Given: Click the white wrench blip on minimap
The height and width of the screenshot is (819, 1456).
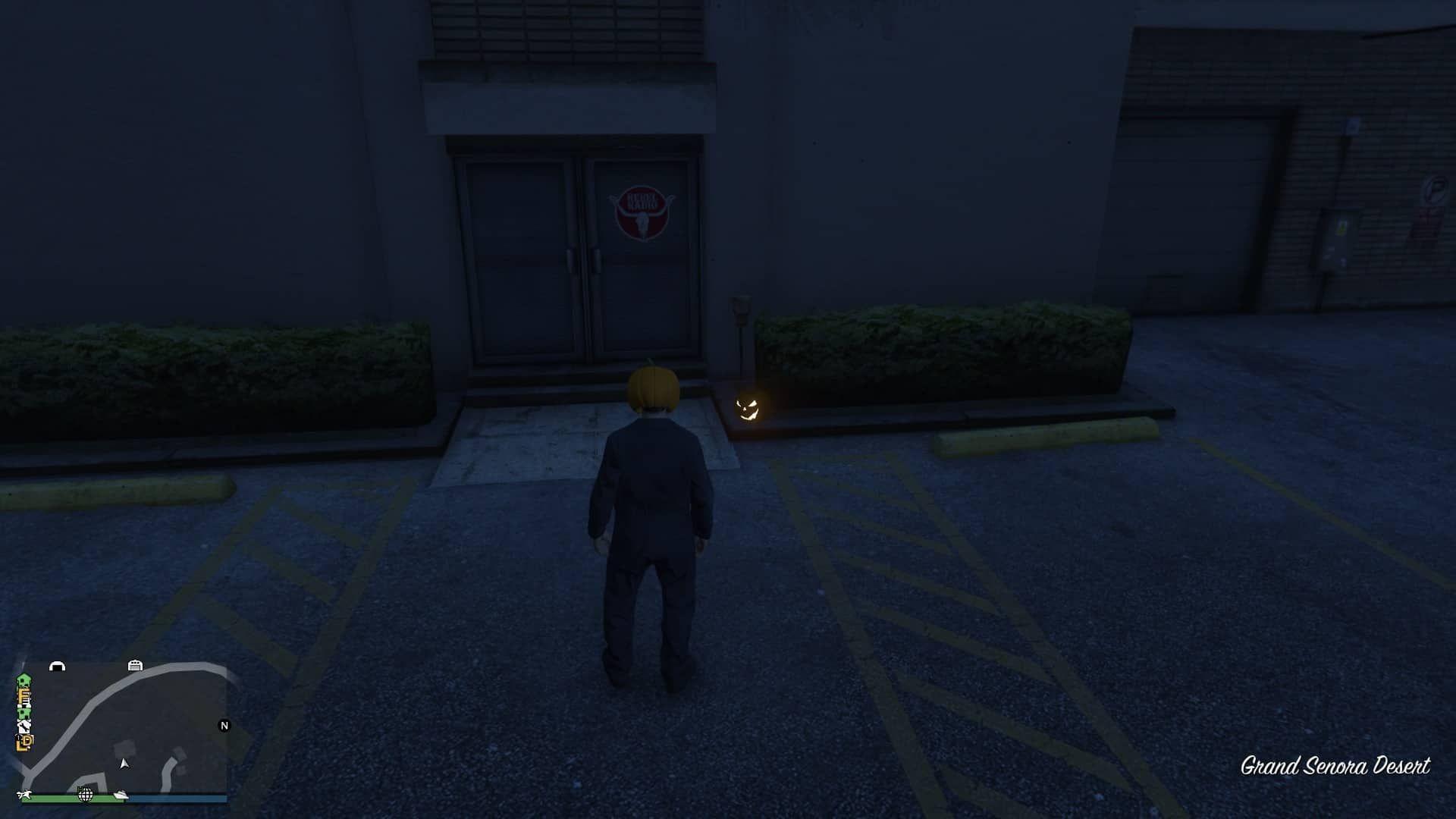Looking at the screenshot, I should [x=24, y=727].
